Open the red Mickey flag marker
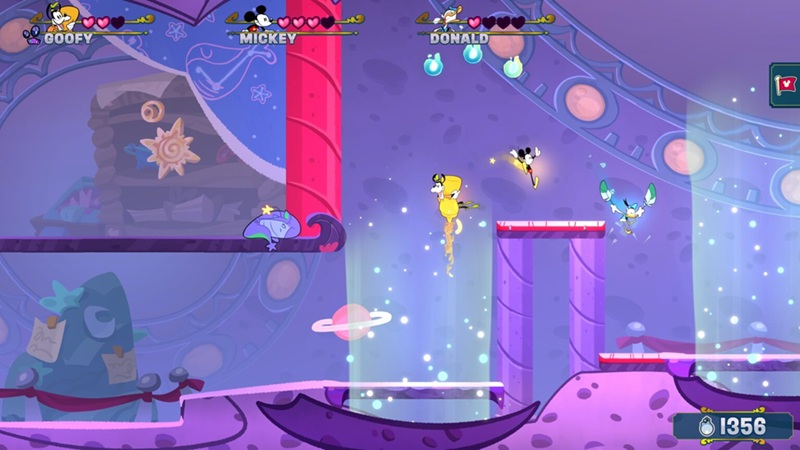This screenshot has height=450, width=800. click(x=788, y=83)
